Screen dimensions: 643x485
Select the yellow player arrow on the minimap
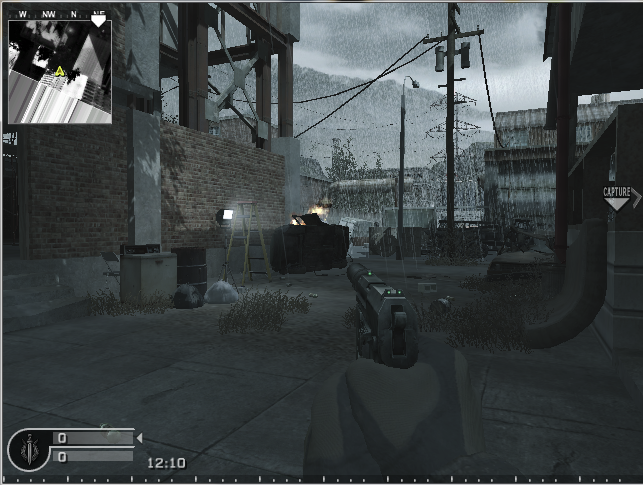coord(60,71)
